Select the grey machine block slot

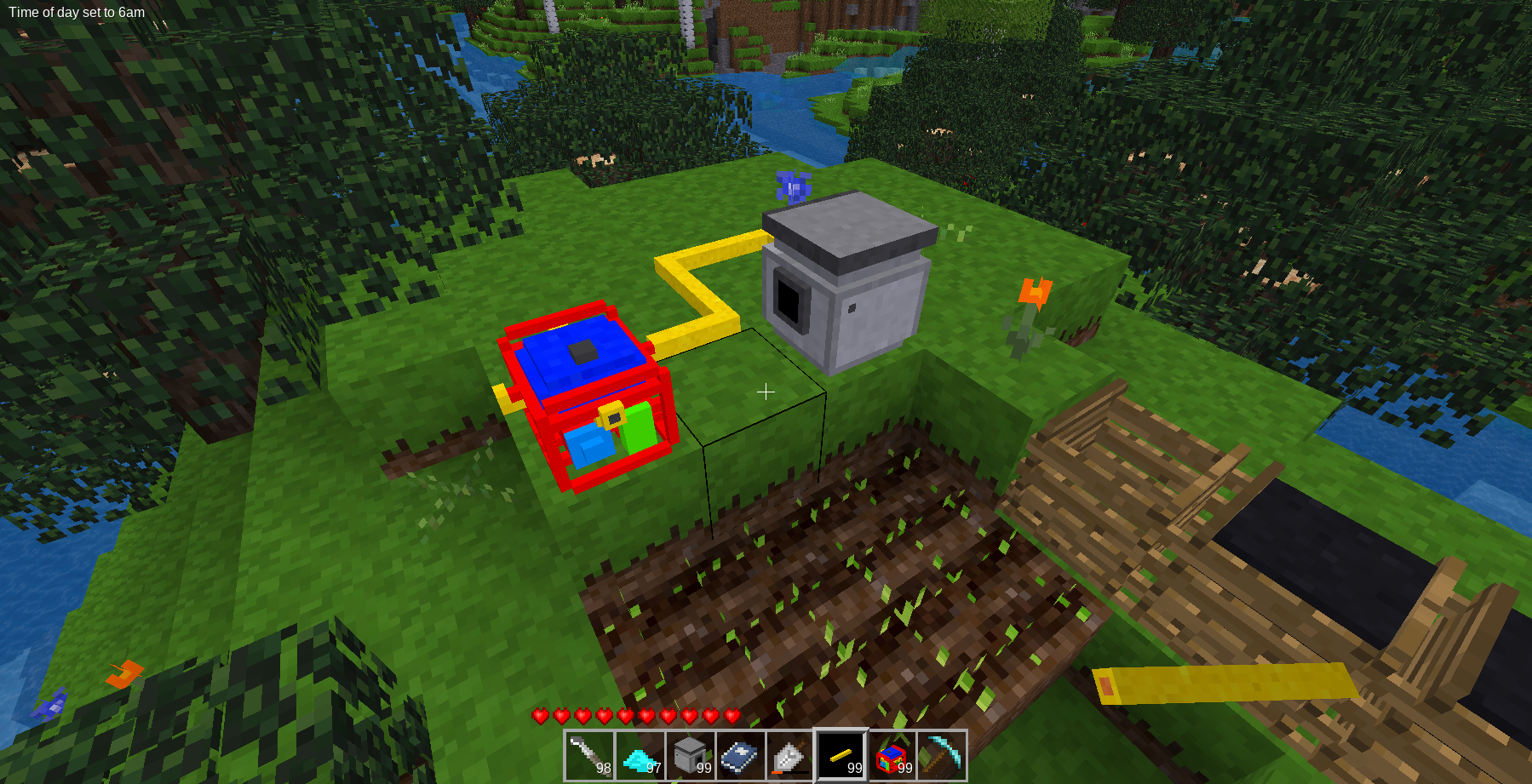coord(690,755)
